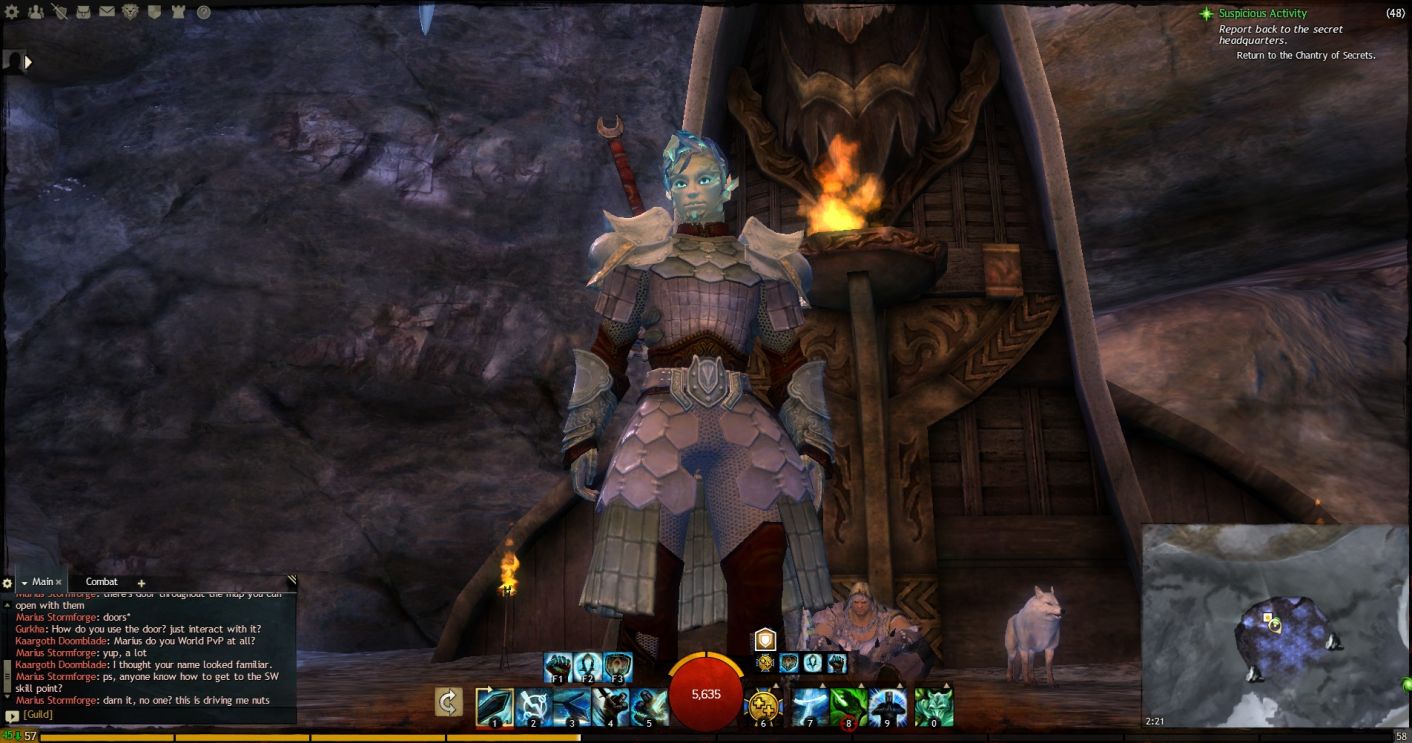Open the inventory bag icon

83,12
